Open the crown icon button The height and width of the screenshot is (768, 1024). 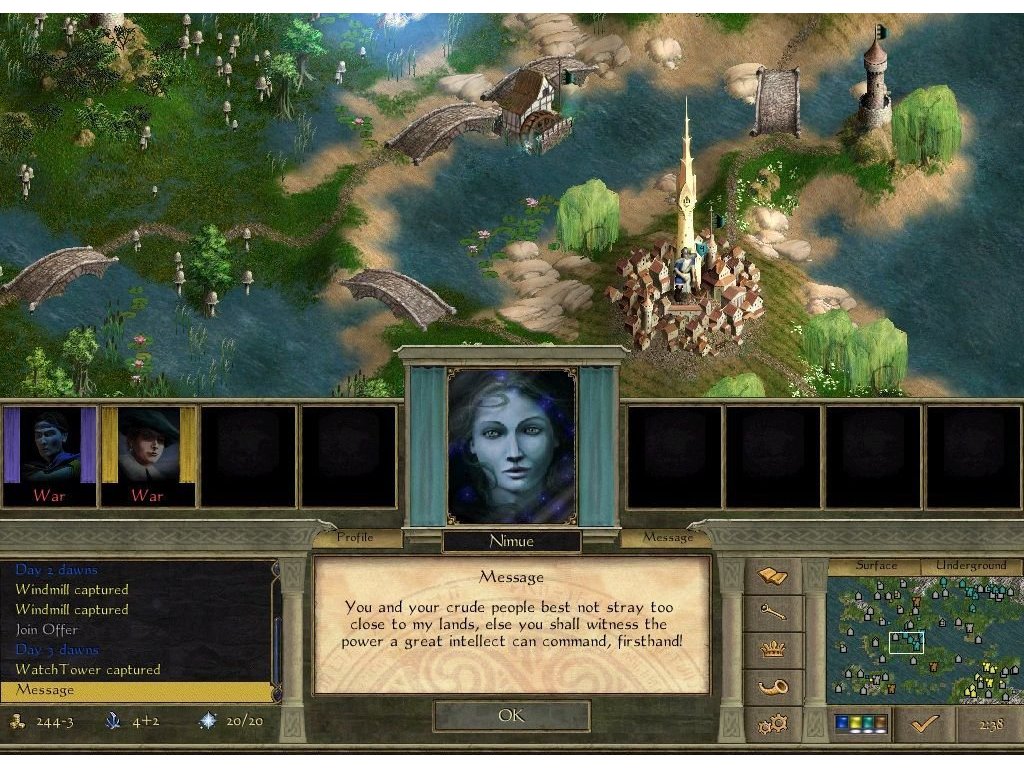coord(773,650)
